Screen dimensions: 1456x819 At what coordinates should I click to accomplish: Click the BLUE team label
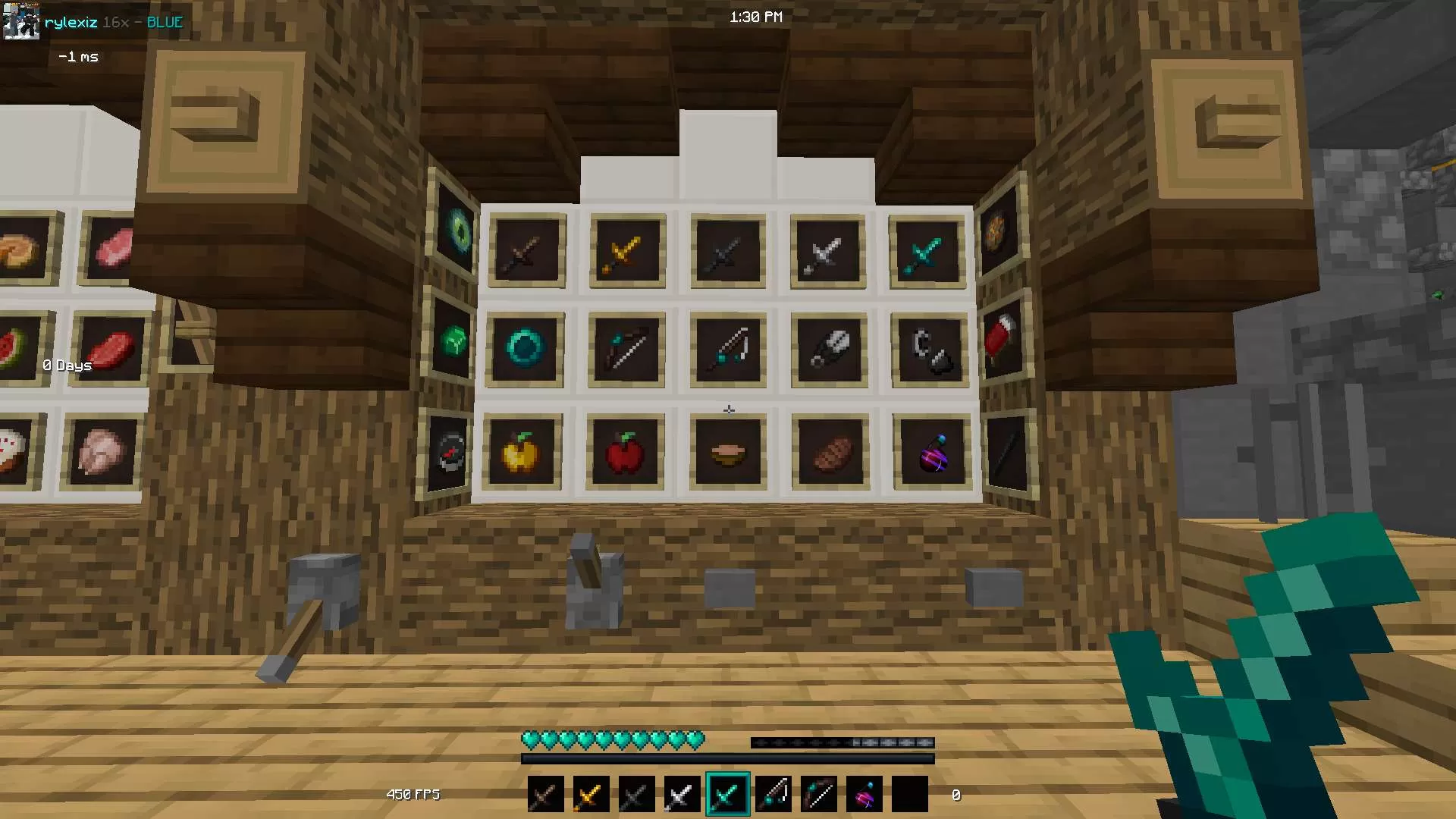(x=164, y=22)
